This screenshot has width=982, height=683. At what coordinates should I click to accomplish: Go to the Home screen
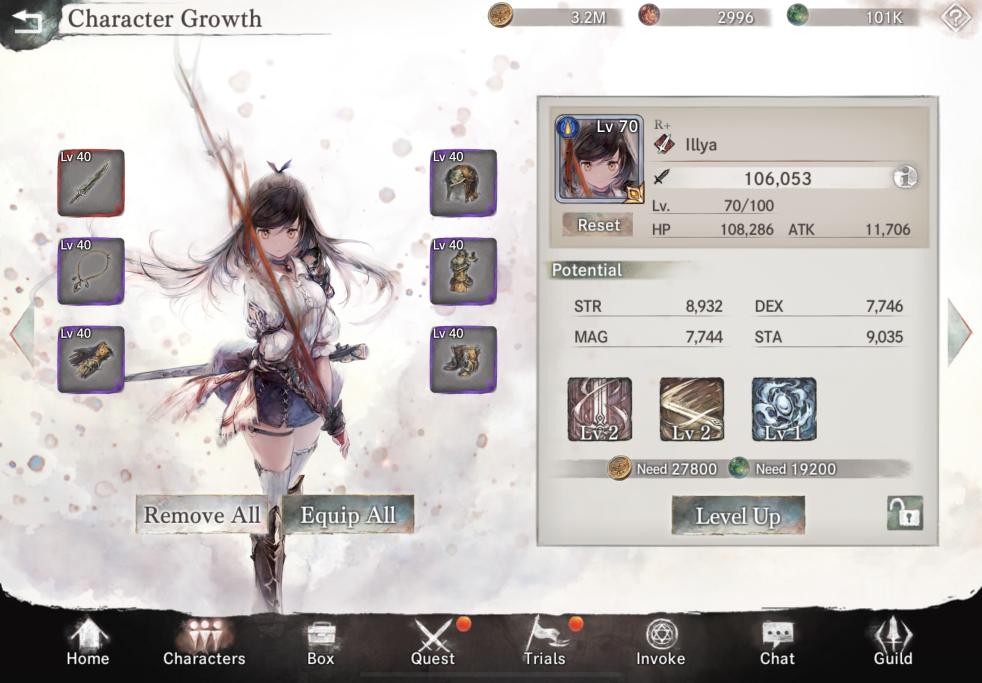click(x=88, y=643)
